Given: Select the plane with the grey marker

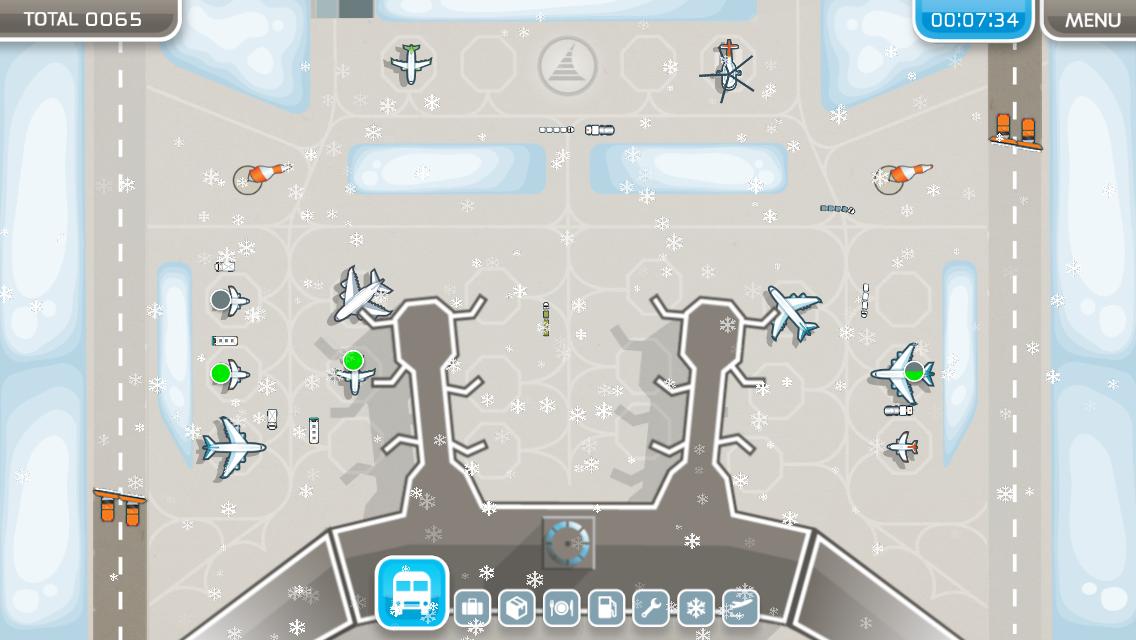Looking at the screenshot, I should point(228,299).
